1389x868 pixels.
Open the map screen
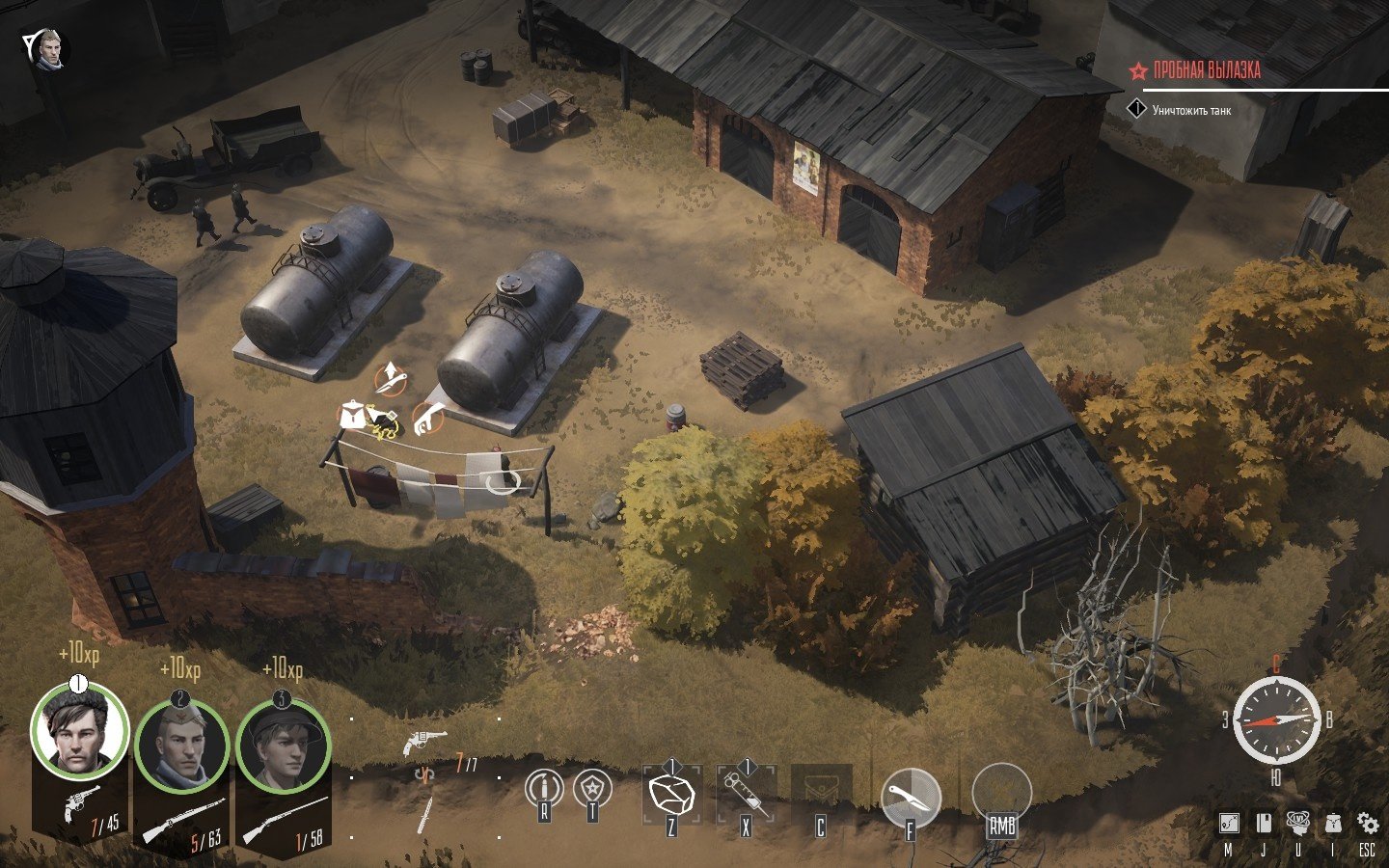pos(1228,823)
